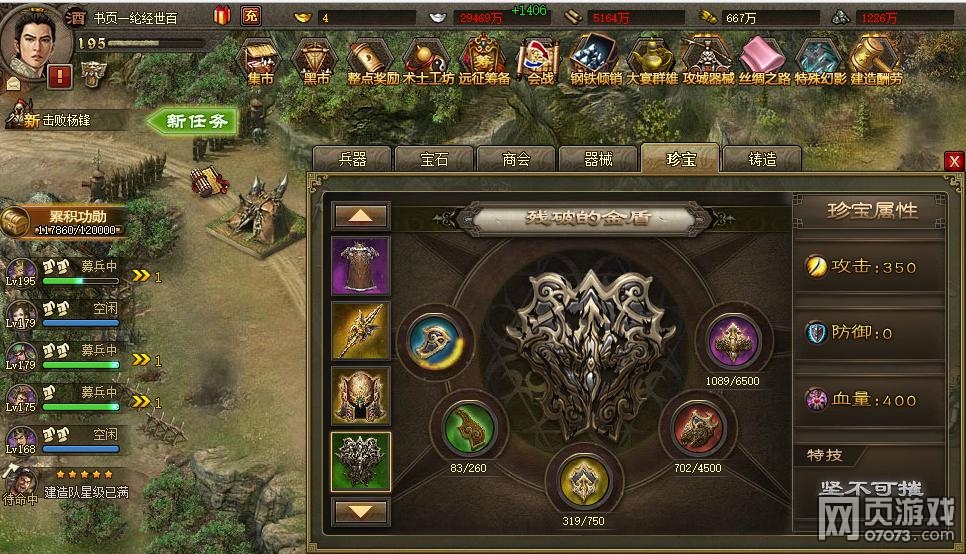Open the 丝绸之路 Silk Road icon
Viewport: 966px width, 554px height.
coord(765,61)
